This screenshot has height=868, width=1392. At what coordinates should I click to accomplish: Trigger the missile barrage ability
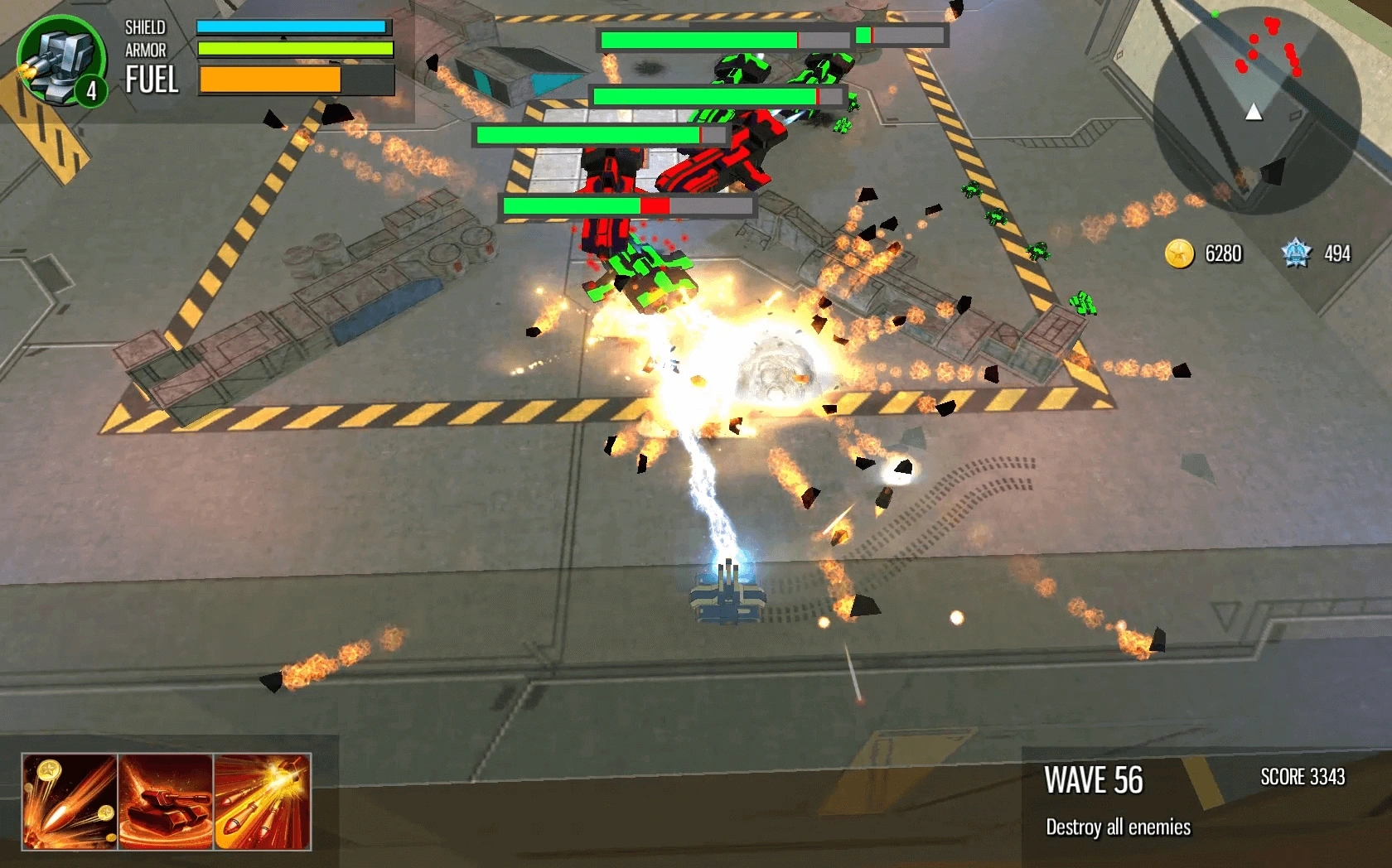pyautogui.click(x=263, y=801)
